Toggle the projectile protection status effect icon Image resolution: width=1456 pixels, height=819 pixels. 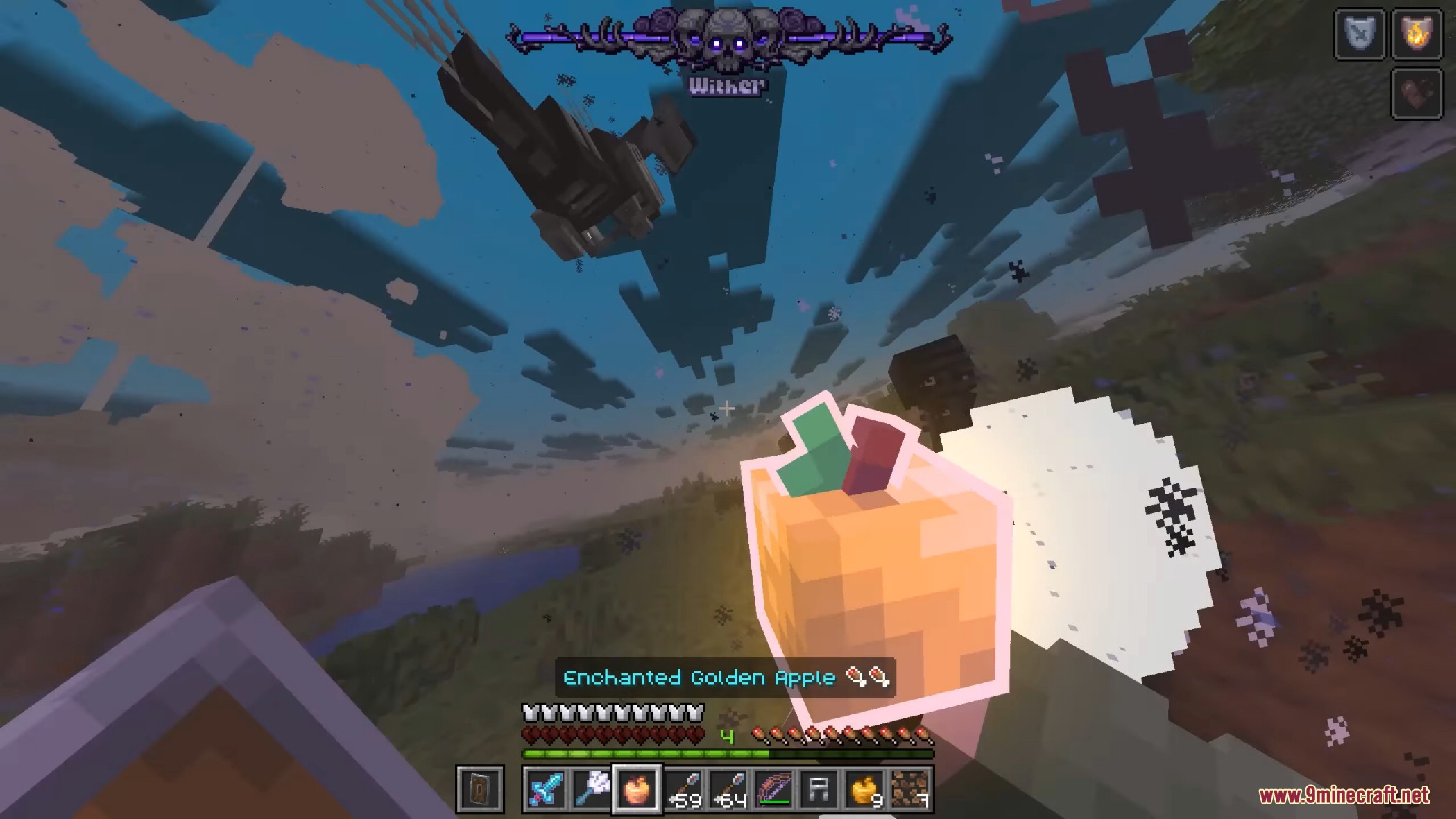tap(1360, 31)
